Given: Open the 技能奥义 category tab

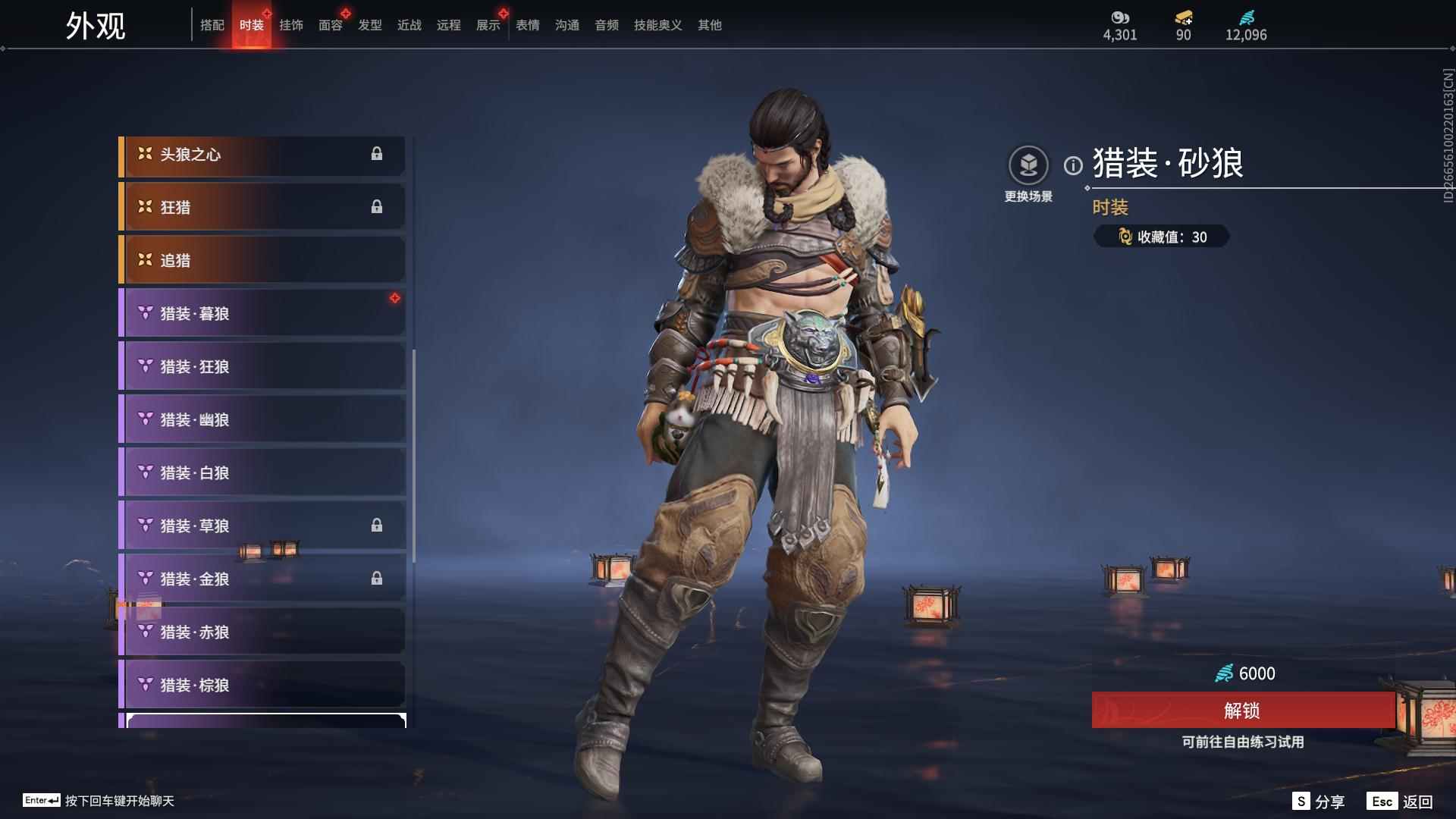Looking at the screenshot, I should pos(657,25).
